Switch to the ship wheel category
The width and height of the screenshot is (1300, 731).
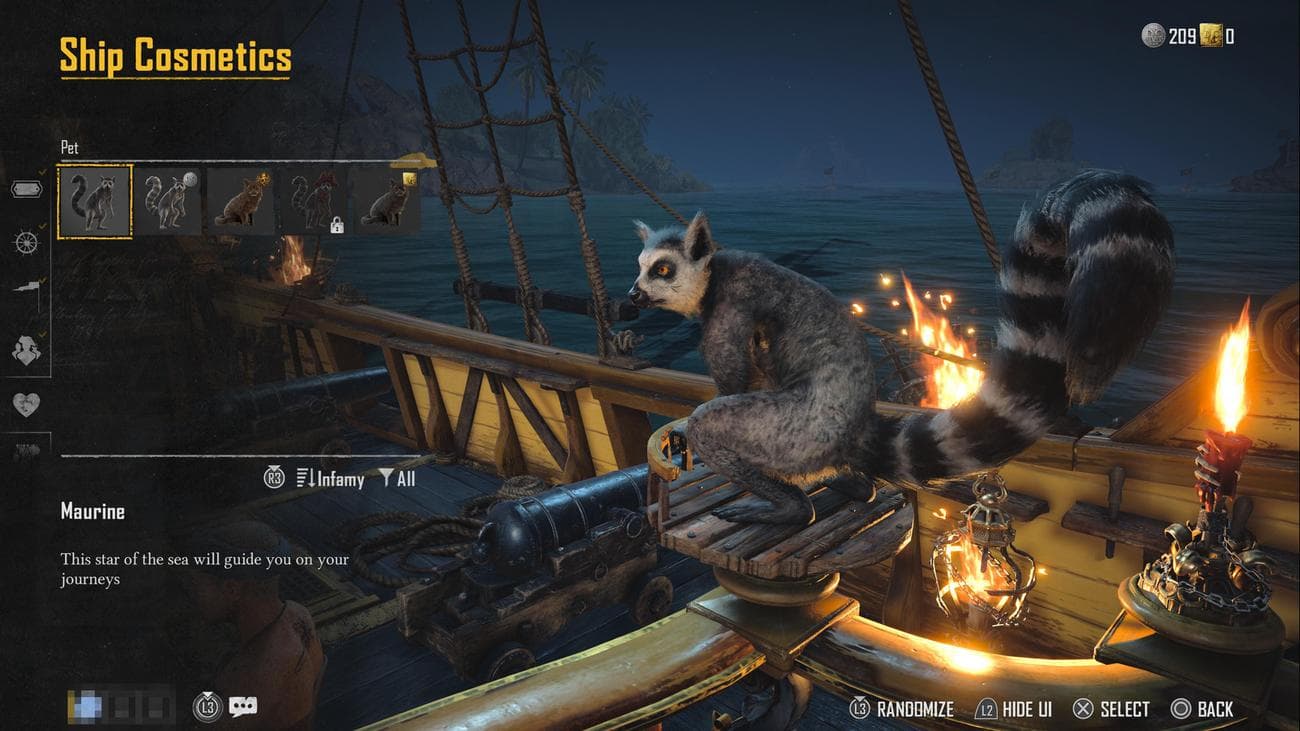point(27,242)
